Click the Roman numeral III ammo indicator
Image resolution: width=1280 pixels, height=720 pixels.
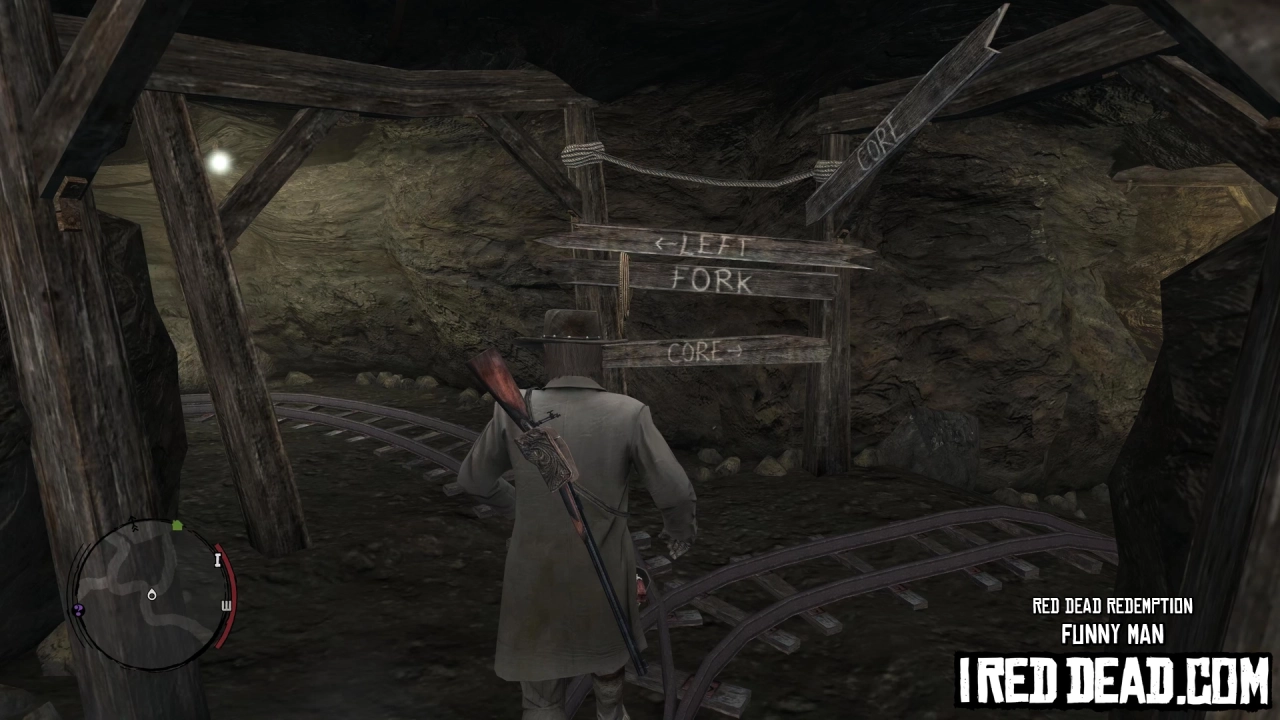coord(226,604)
